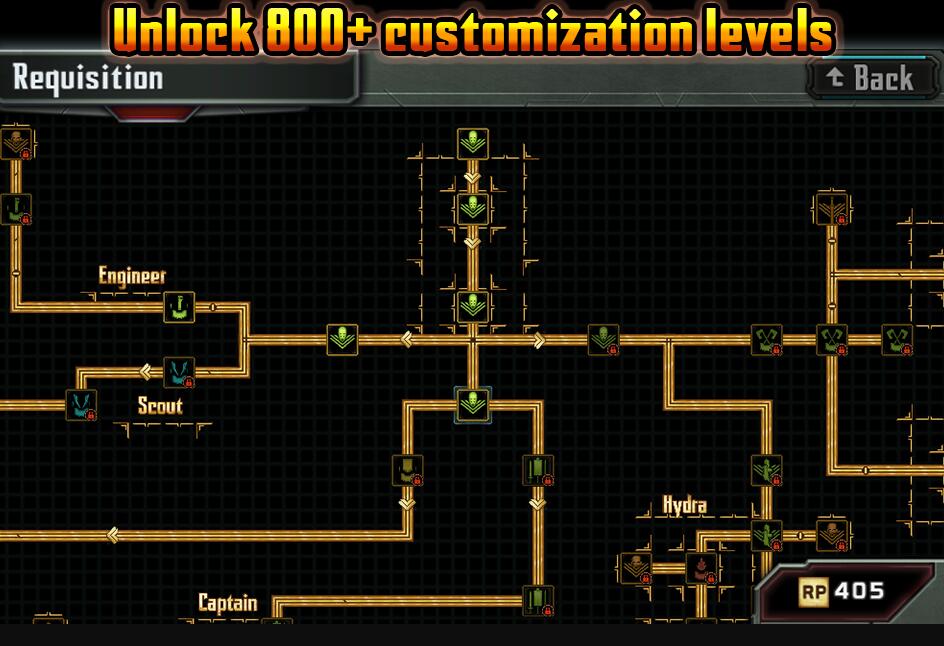Screen dimensions: 944x646
Task: Choose the locked red flame Hydra node
Action: point(700,569)
